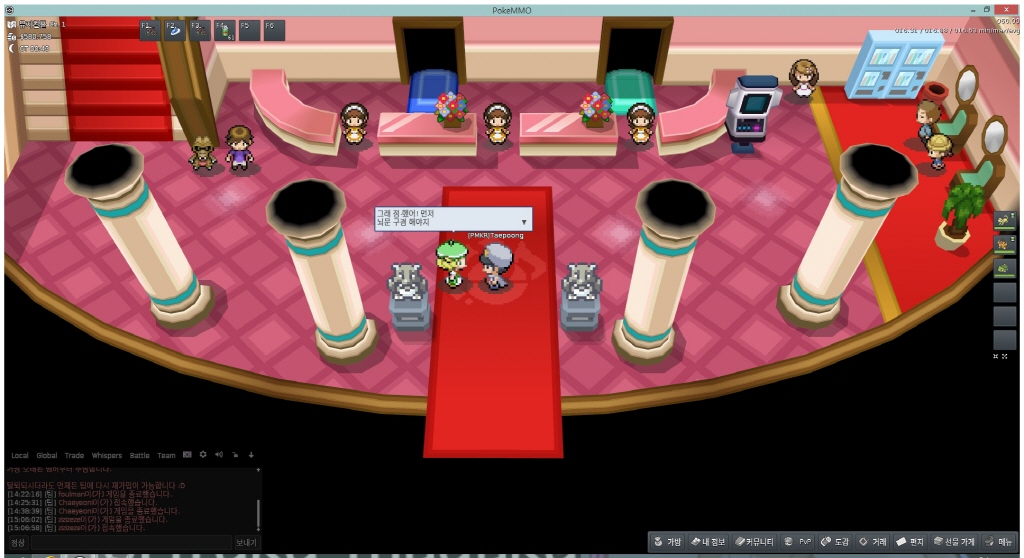The width and height of the screenshot is (1024, 558).
Task: Open chat settings gear icon
Action: click(x=202, y=454)
